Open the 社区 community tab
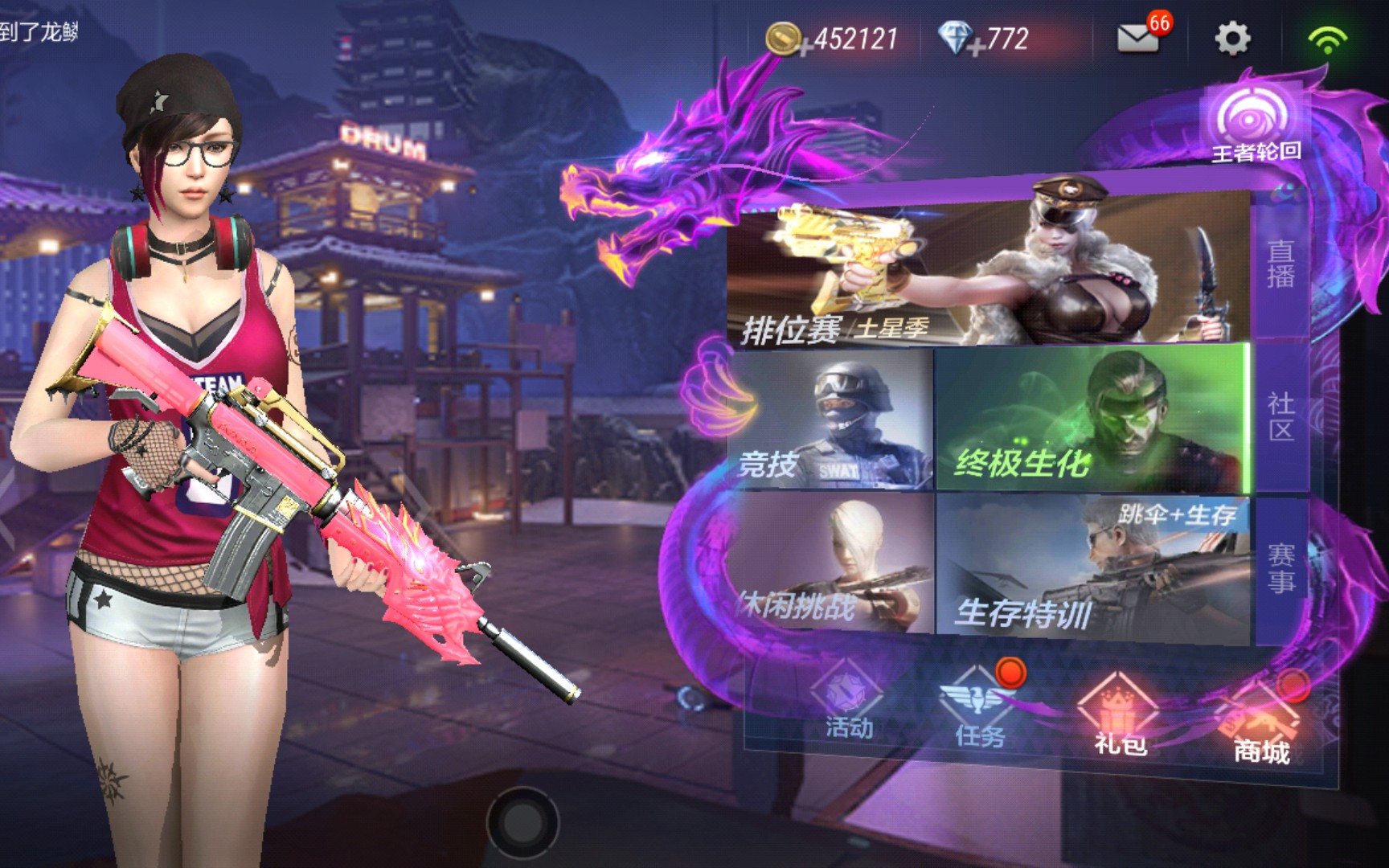This screenshot has height=868, width=1389. (x=1280, y=416)
